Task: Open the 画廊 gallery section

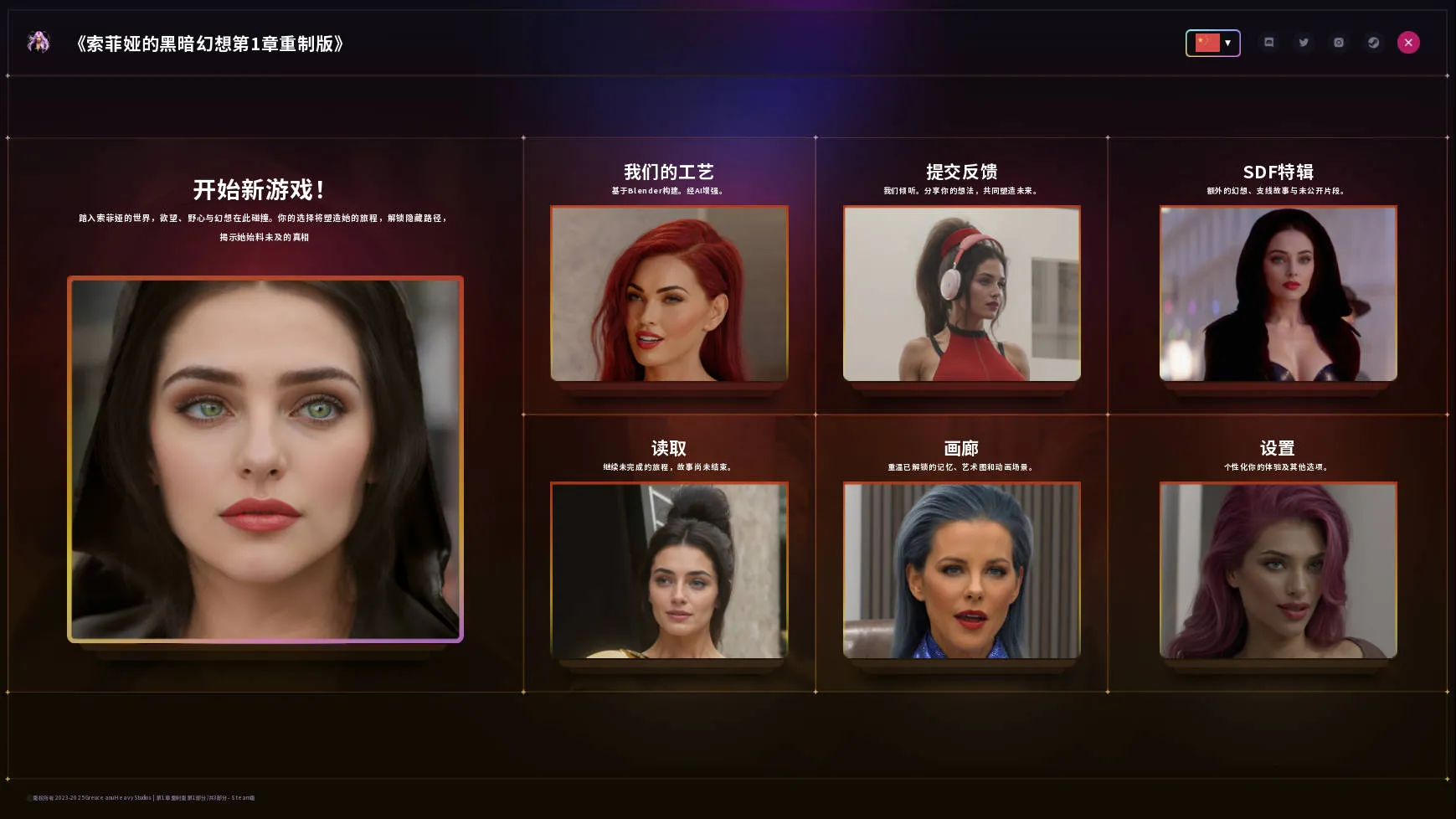Action: [961, 448]
